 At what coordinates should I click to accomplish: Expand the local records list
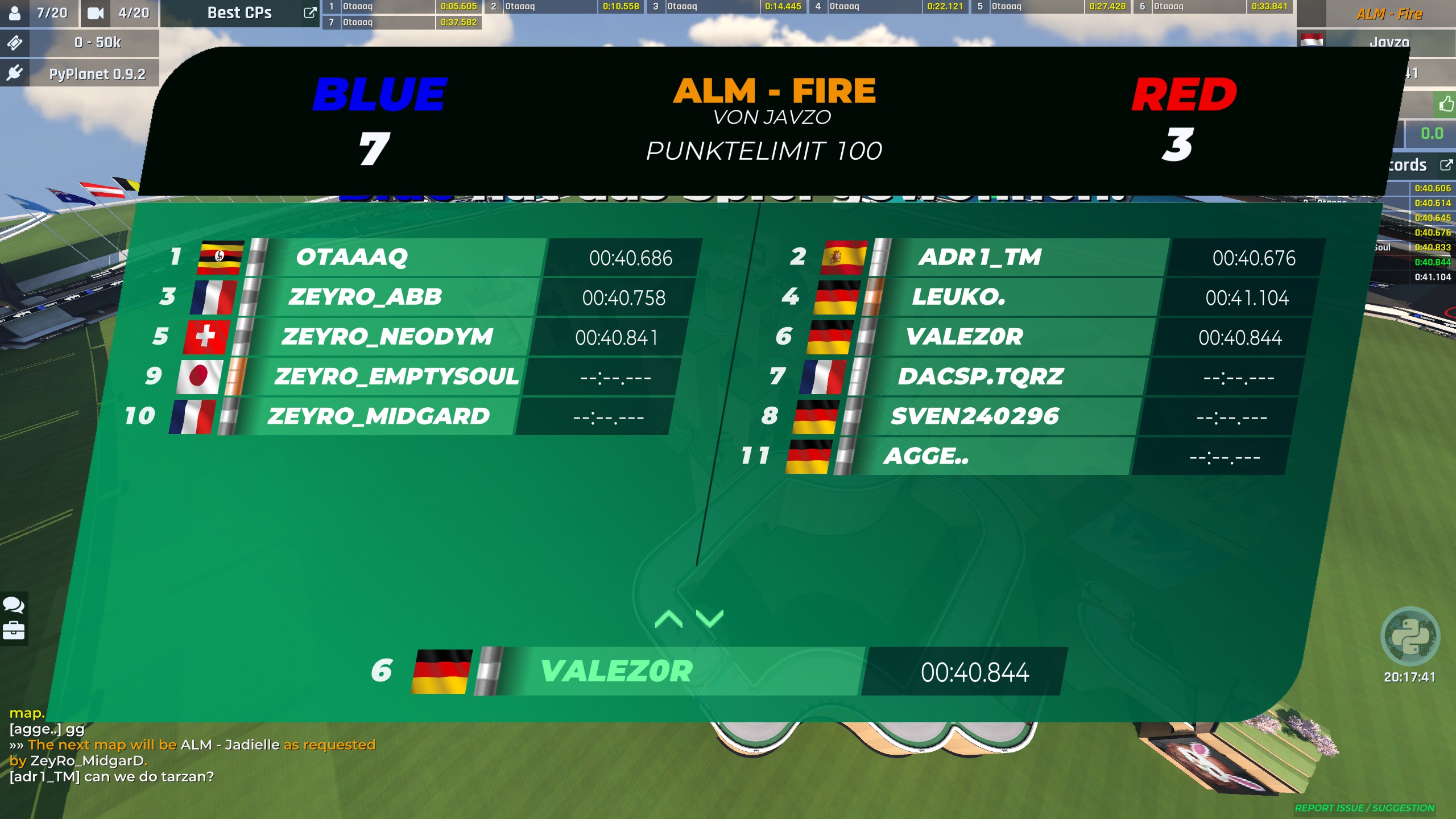(x=1445, y=165)
